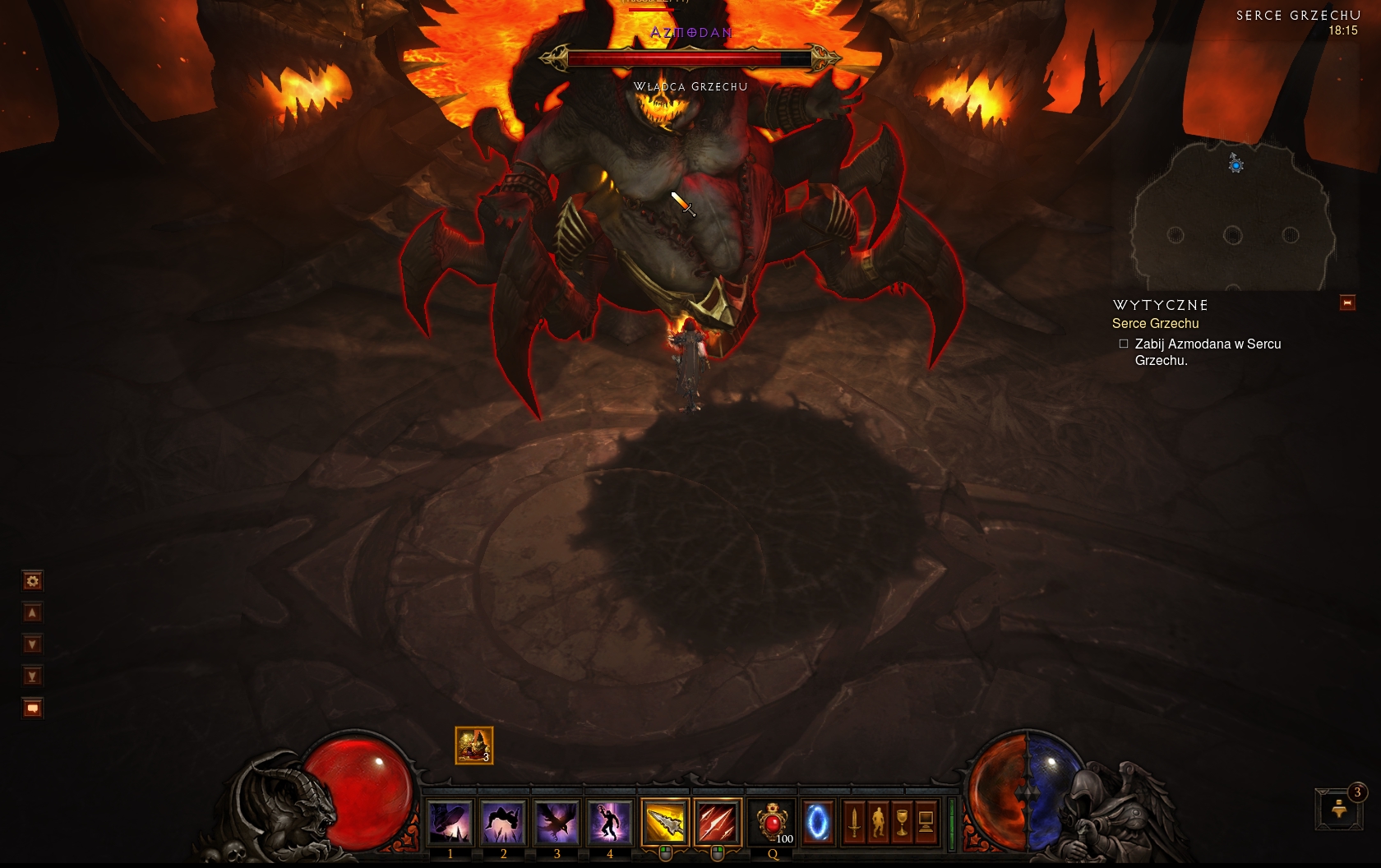The image size is (1381, 868).
Task: Open the skills menu sword button
Action: [854, 822]
